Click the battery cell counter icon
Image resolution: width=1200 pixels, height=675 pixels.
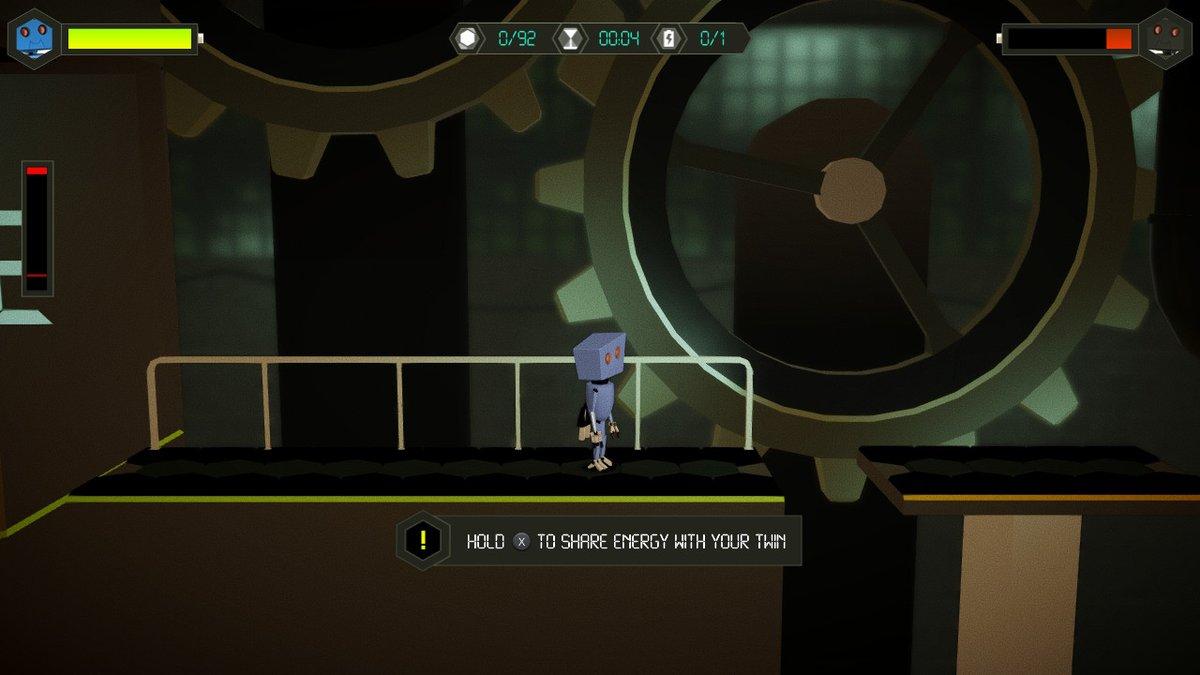tap(669, 39)
